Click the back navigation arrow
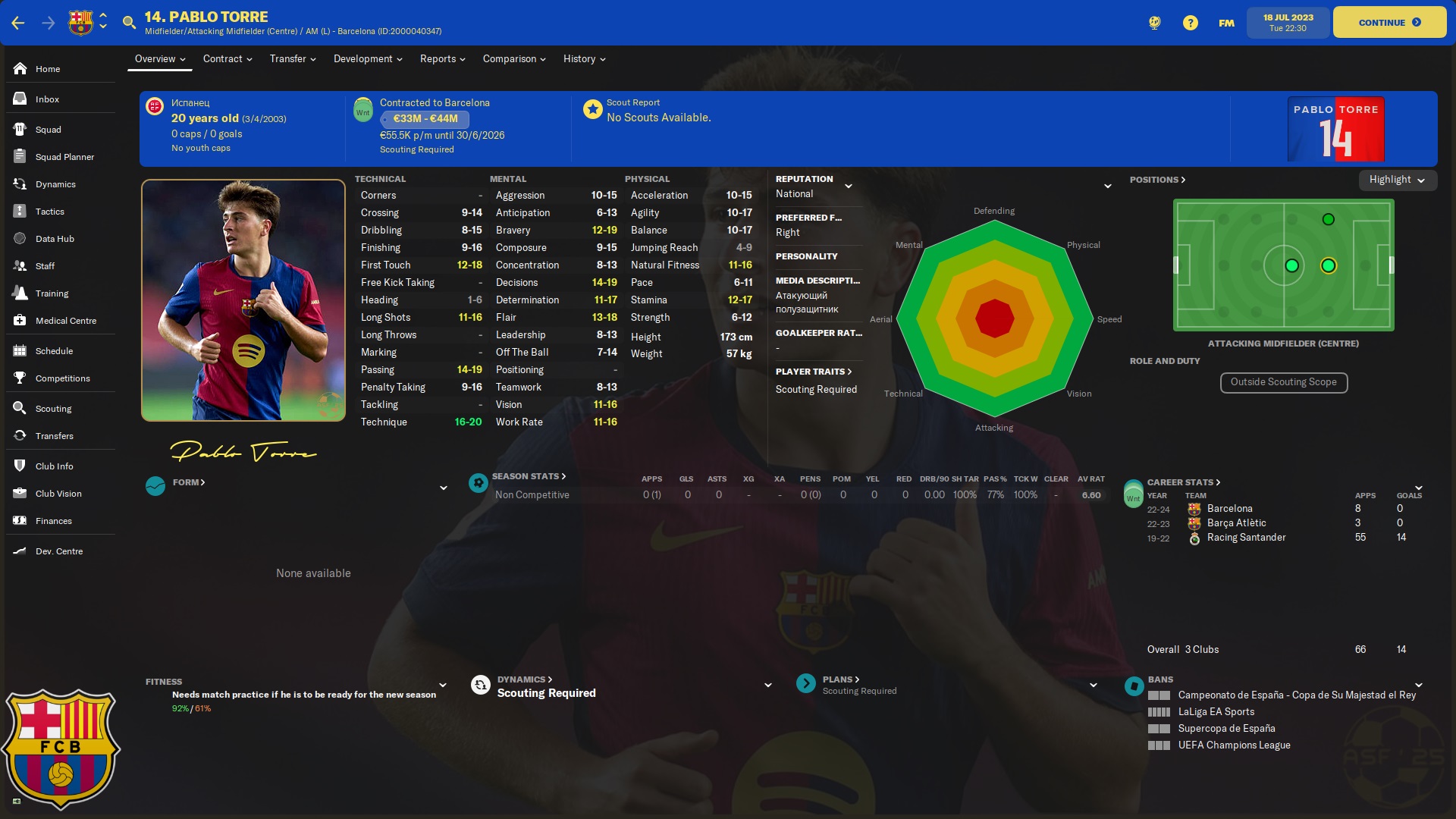 (16, 22)
